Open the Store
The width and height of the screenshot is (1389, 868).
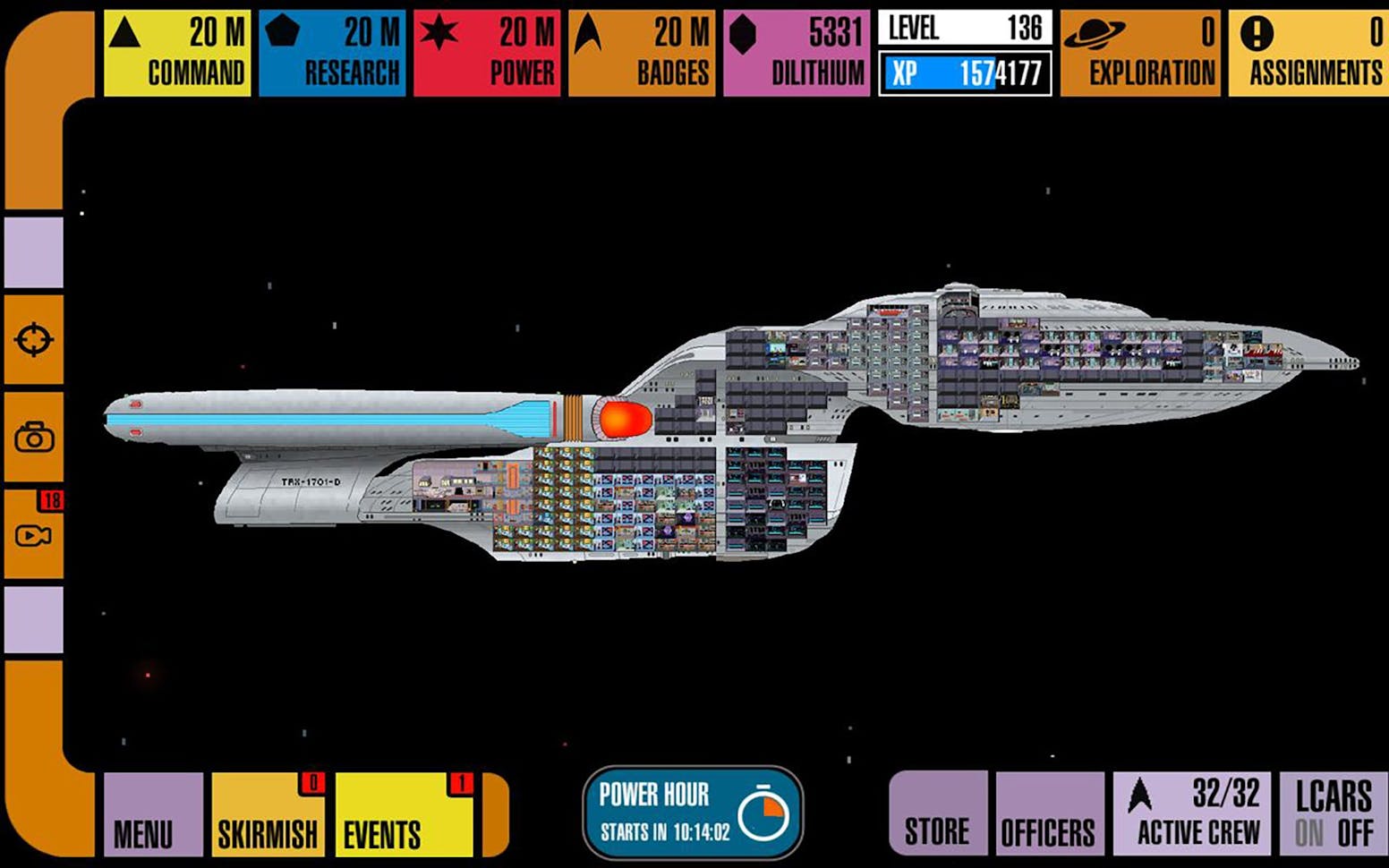pyautogui.click(x=936, y=814)
